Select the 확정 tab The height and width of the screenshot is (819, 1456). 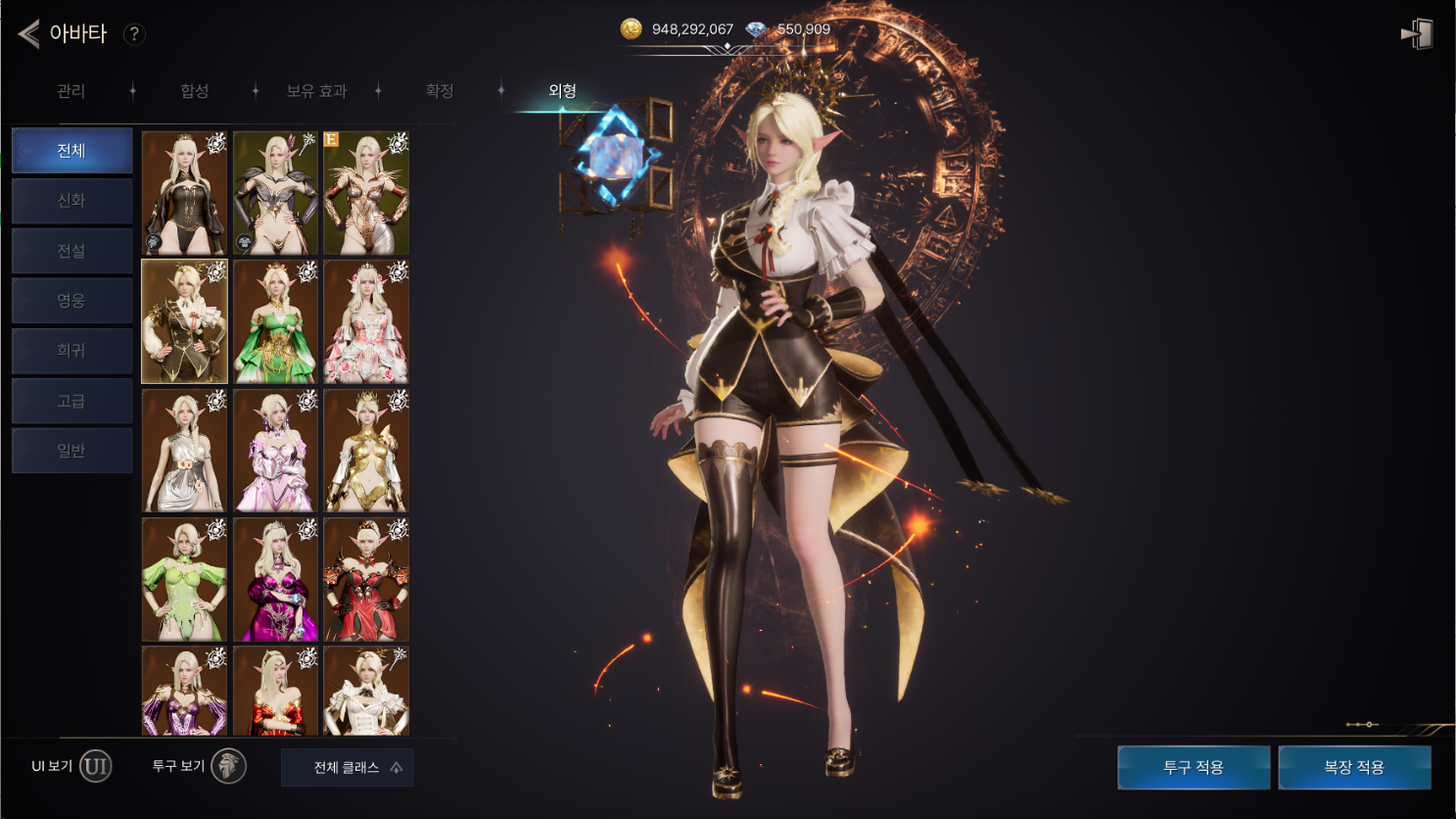[x=440, y=91]
